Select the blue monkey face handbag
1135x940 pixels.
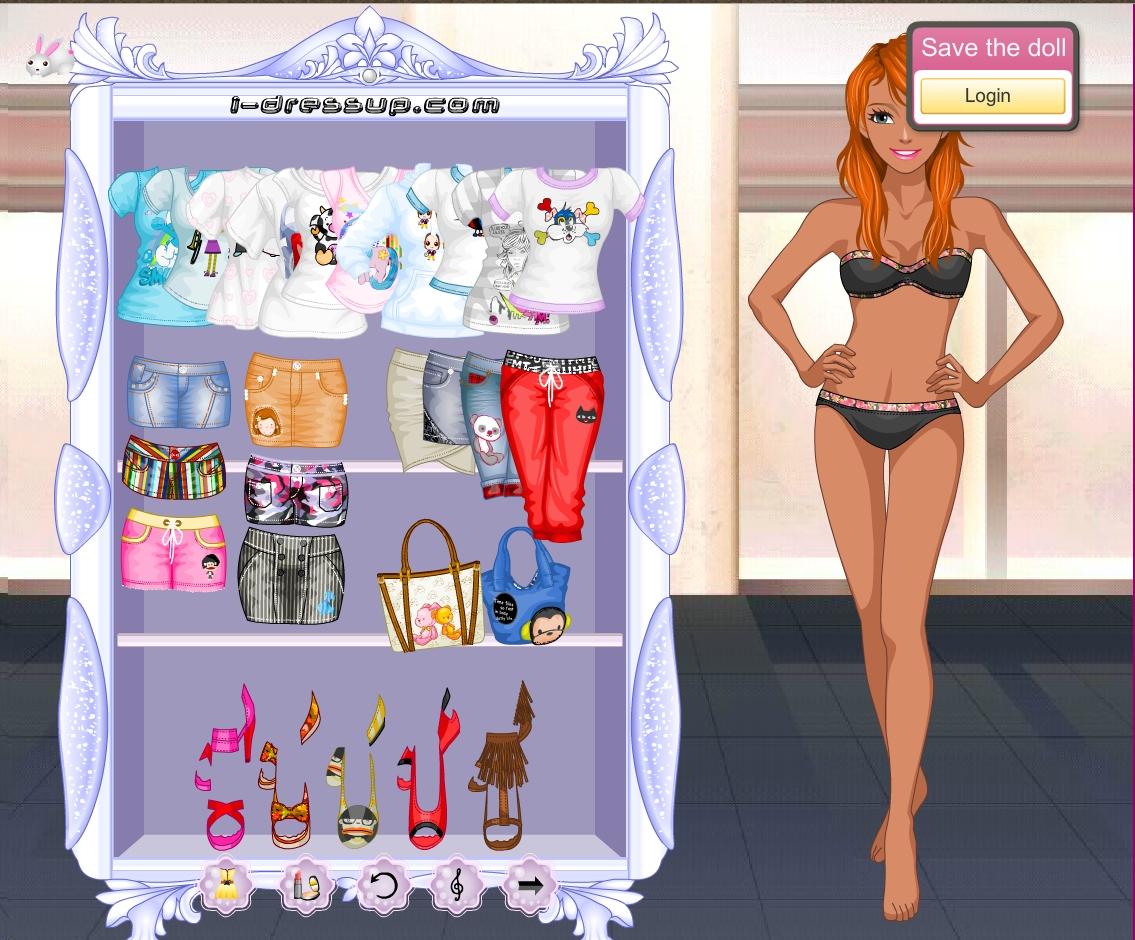coord(527,590)
